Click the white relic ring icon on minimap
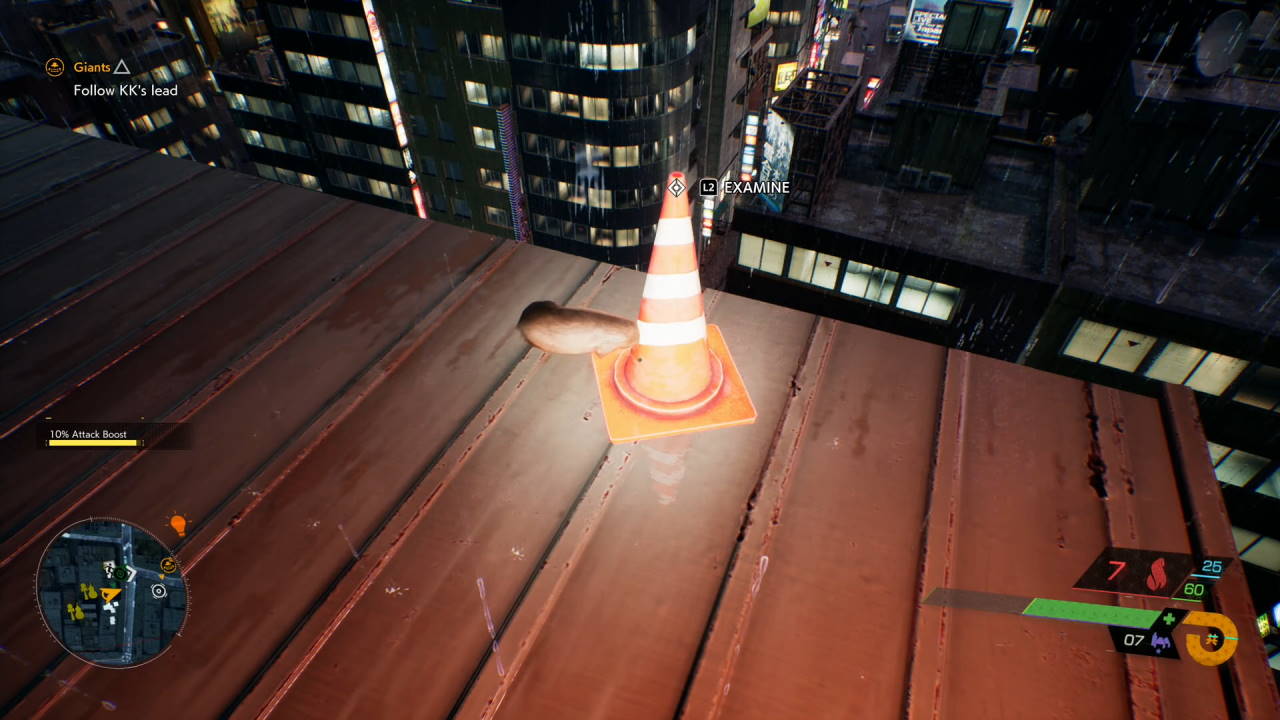 pos(158,589)
